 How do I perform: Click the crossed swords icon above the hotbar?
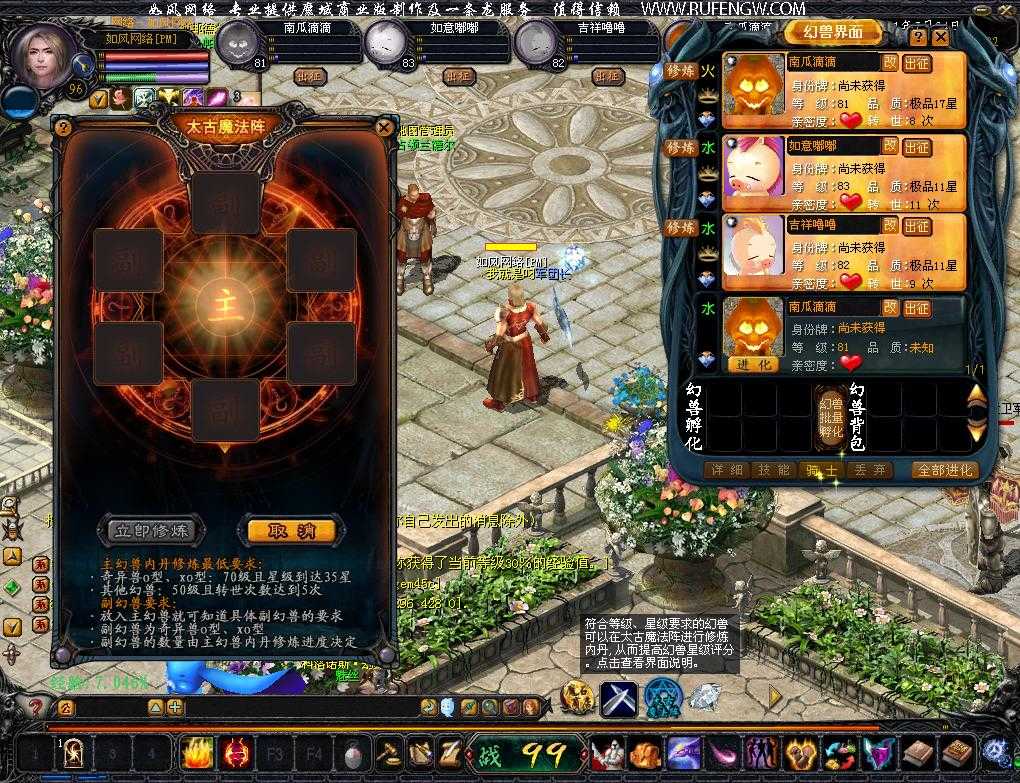pyautogui.click(x=618, y=696)
